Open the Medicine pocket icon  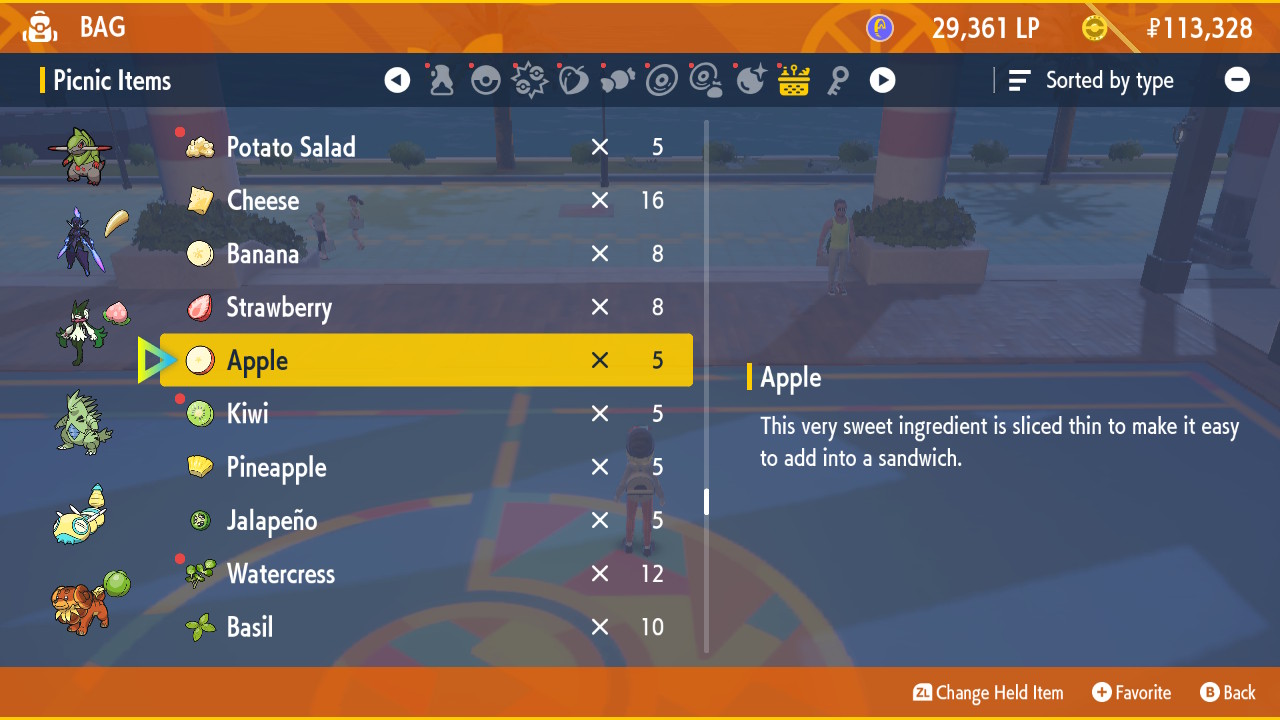440,80
